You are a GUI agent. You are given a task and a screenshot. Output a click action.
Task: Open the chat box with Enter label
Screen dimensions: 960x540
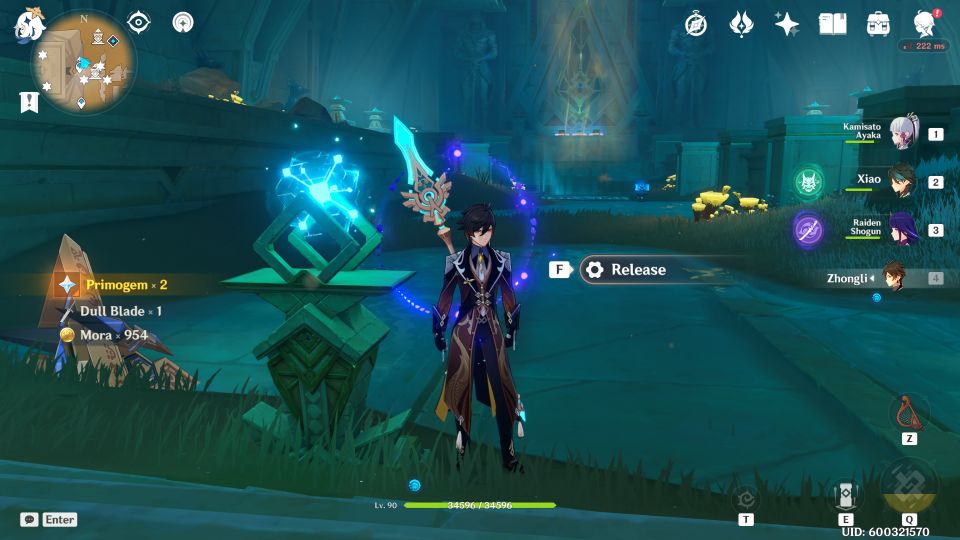coord(48,520)
